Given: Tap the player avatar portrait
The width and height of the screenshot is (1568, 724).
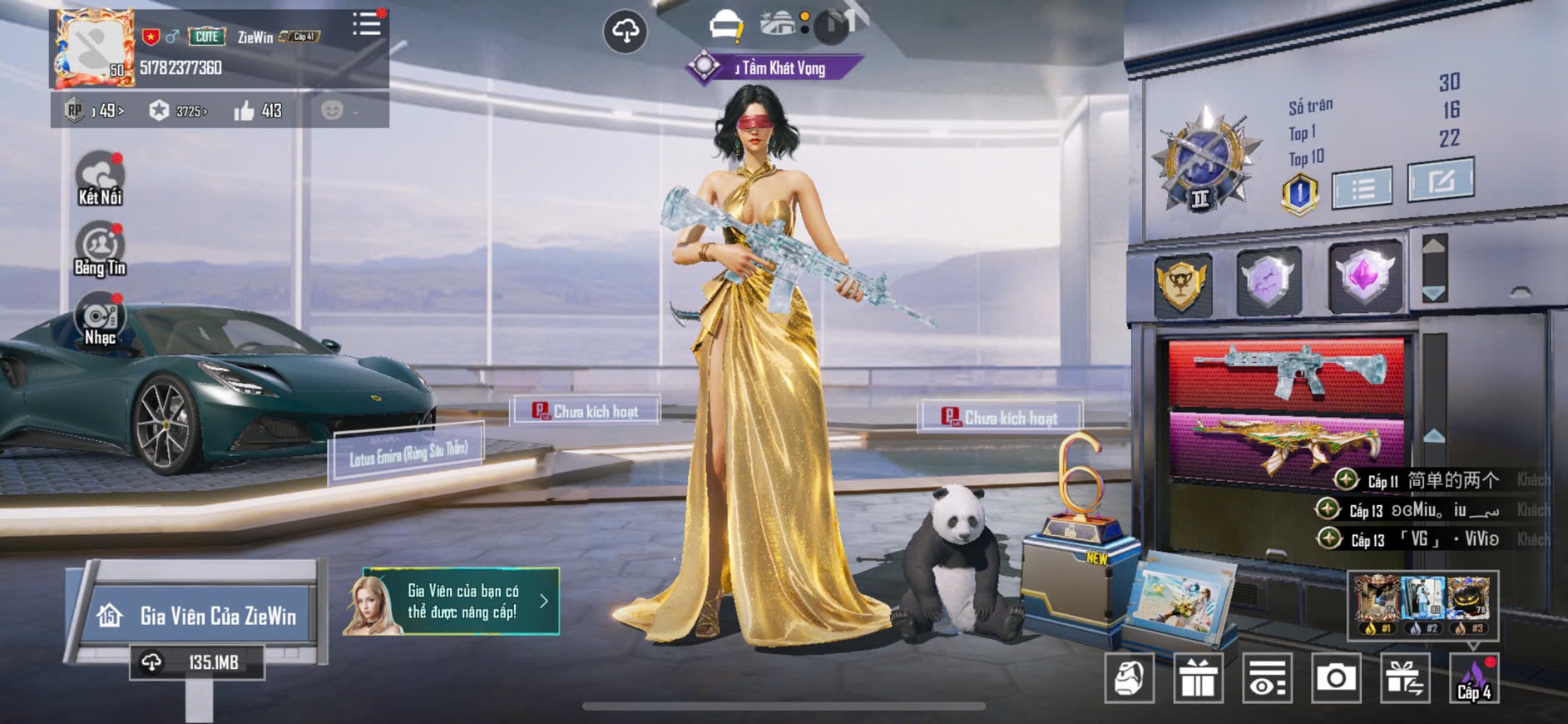Looking at the screenshot, I should point(93,49).
